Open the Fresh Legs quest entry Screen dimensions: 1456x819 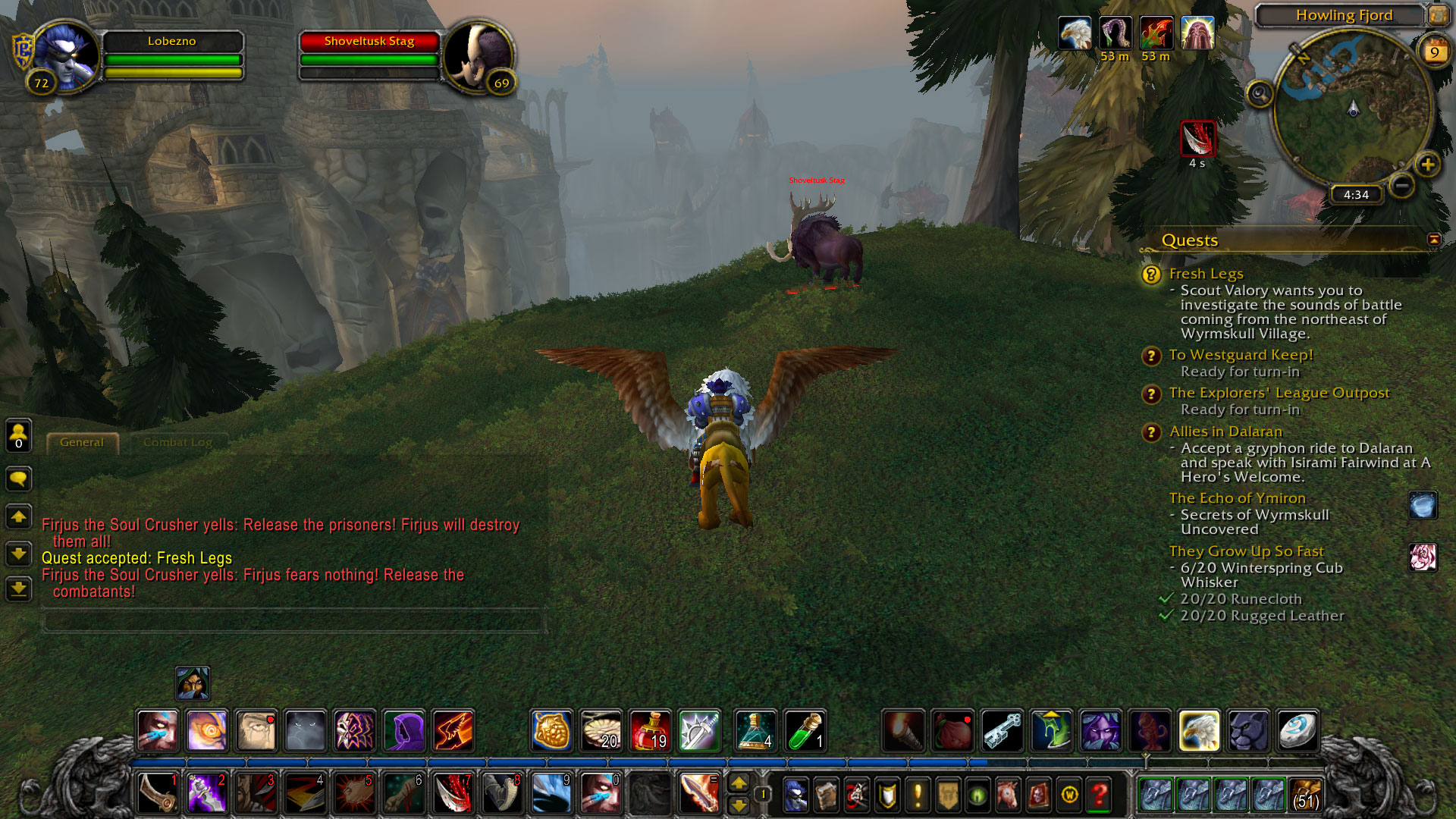1206,274
